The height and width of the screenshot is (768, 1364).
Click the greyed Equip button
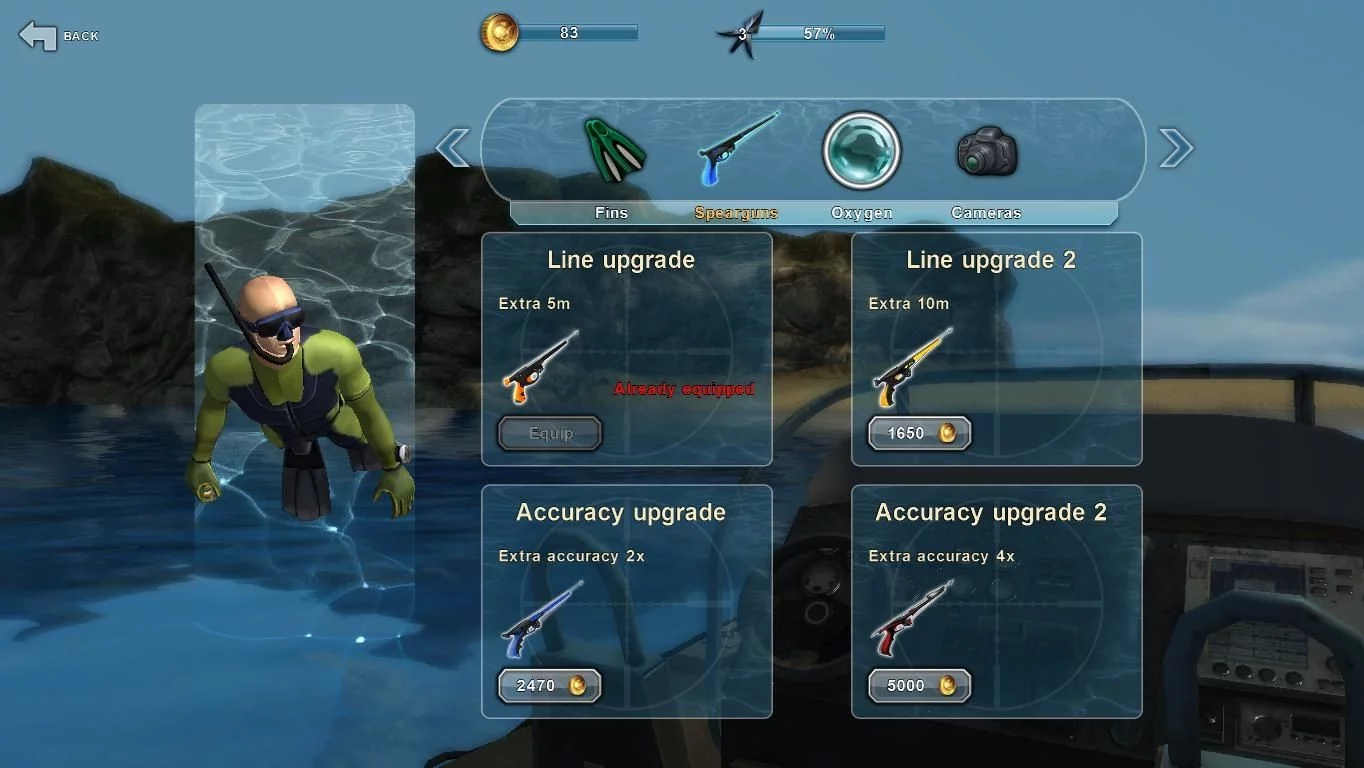point(550,433)
